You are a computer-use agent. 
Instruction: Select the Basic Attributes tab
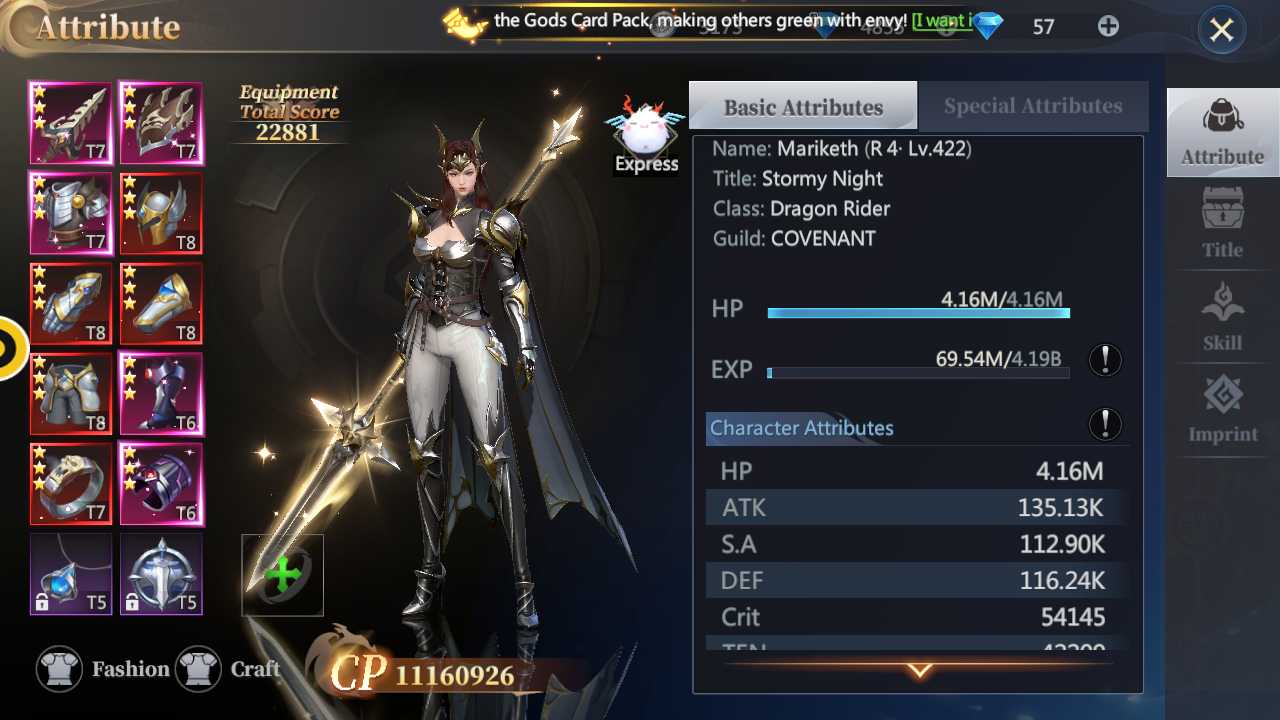pos(803,107)
